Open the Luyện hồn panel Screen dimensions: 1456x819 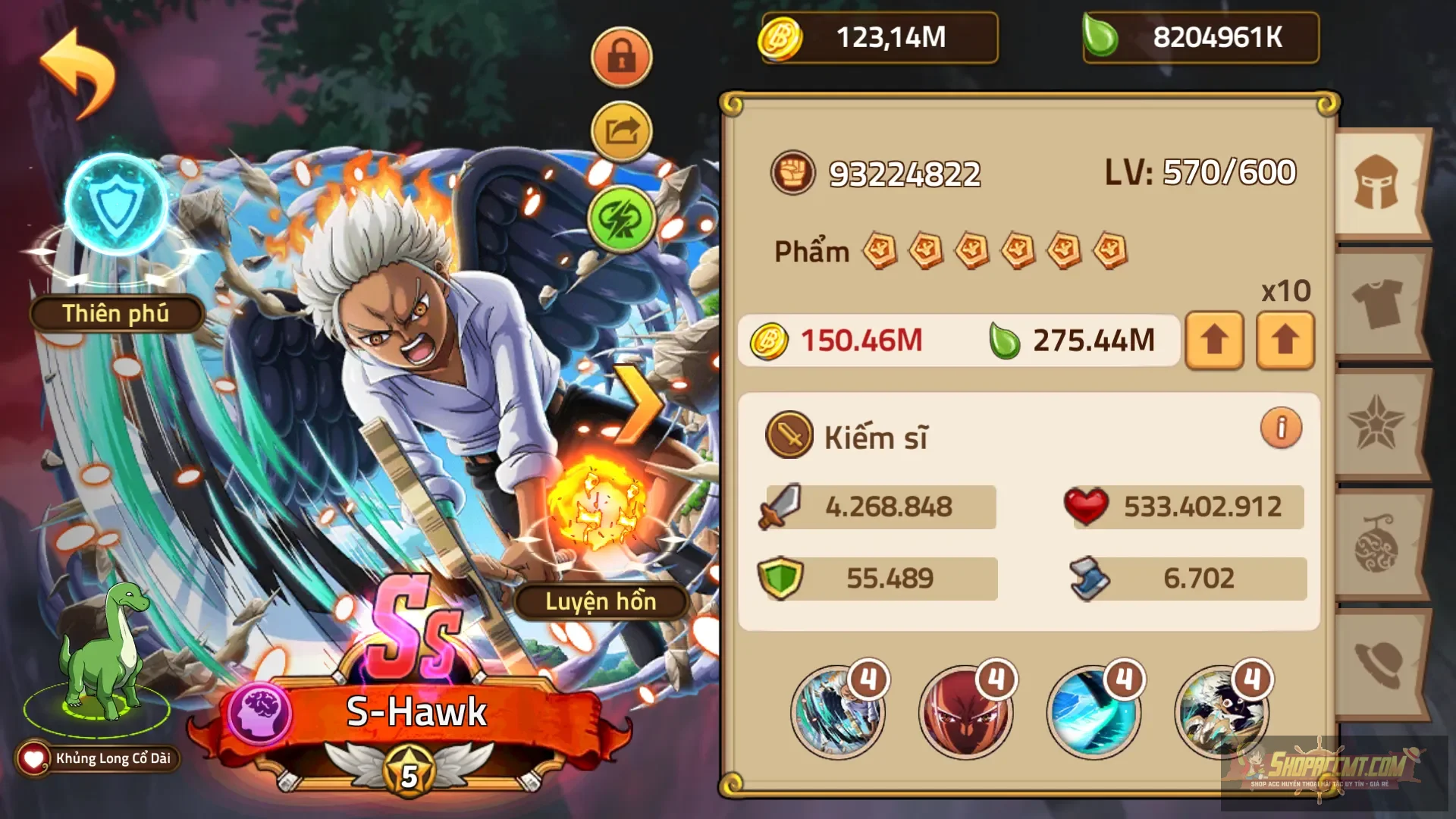(x=601, y=603)
